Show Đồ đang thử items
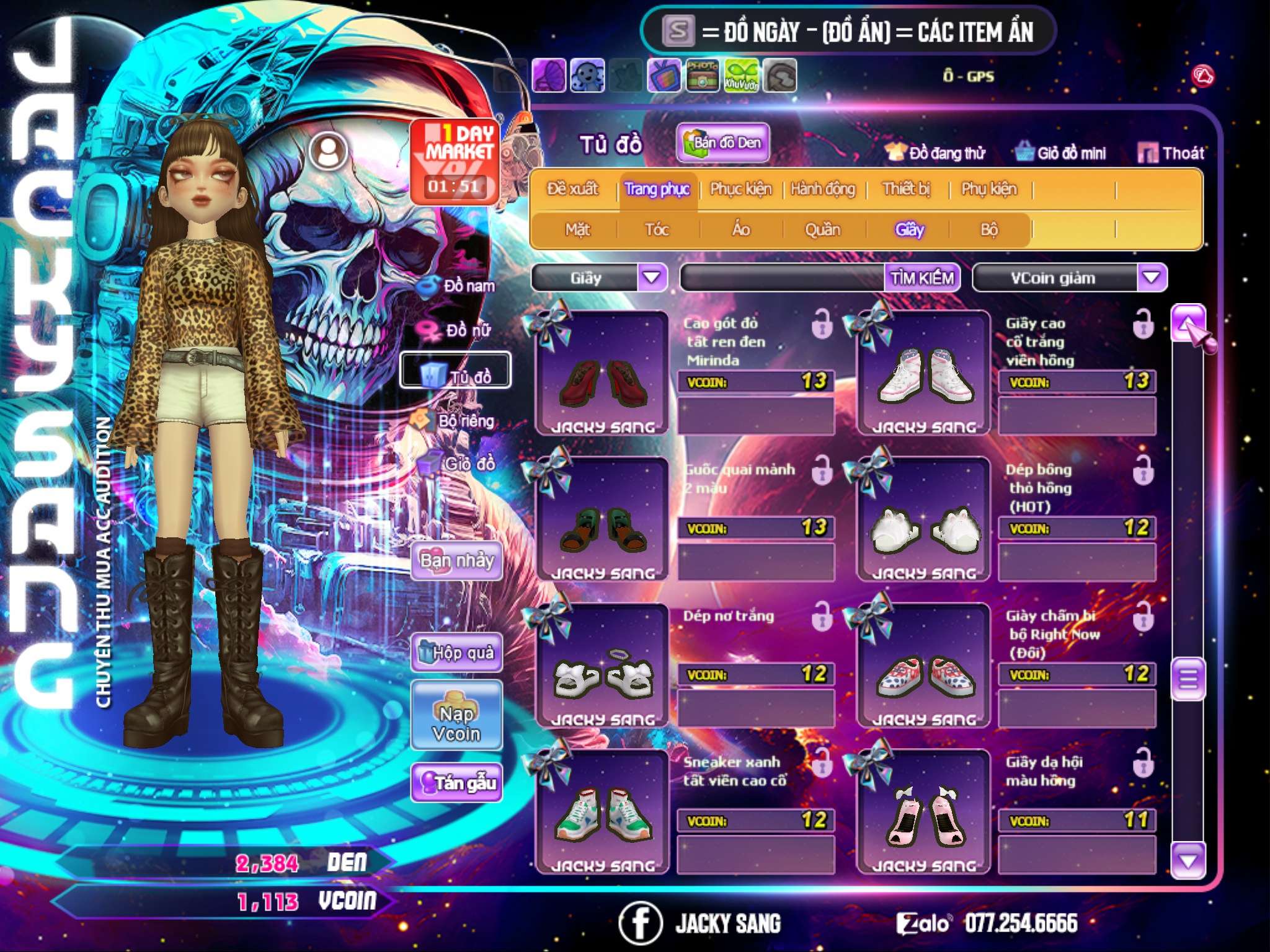This screenshot has width=1270, height=952. 936,153
